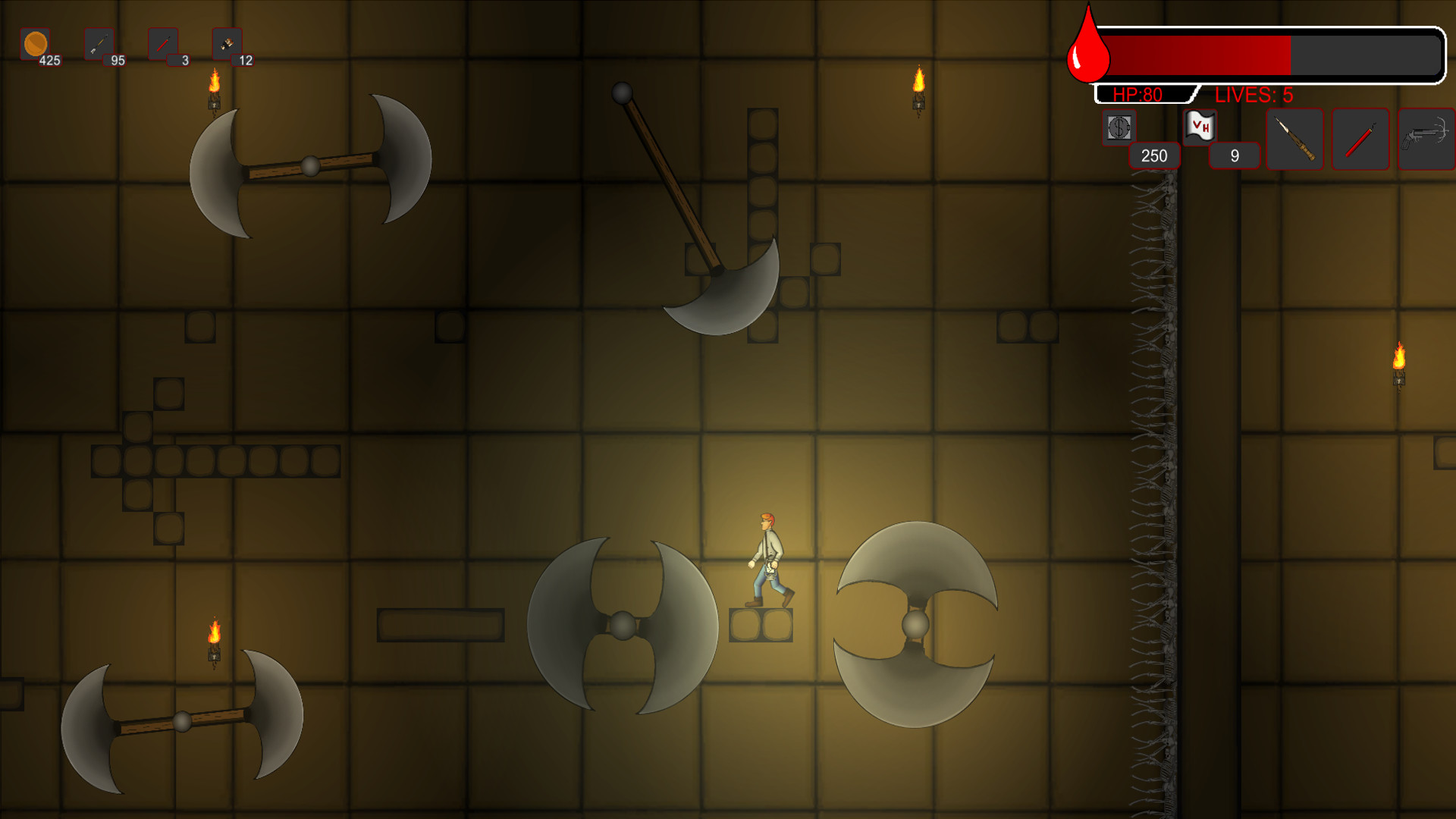1456x819 pixels.
Task: Click the 95 bolt ammo counter
Action: [x=117, y=61]
